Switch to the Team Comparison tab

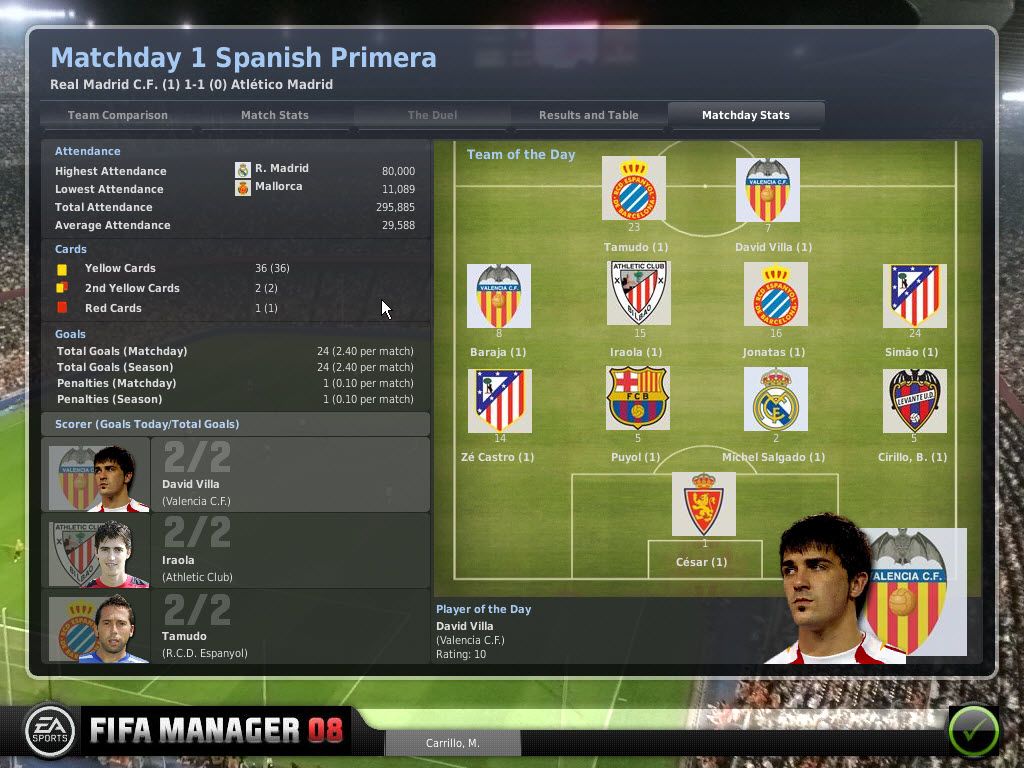pyautogui.click(x=118, y=115)
